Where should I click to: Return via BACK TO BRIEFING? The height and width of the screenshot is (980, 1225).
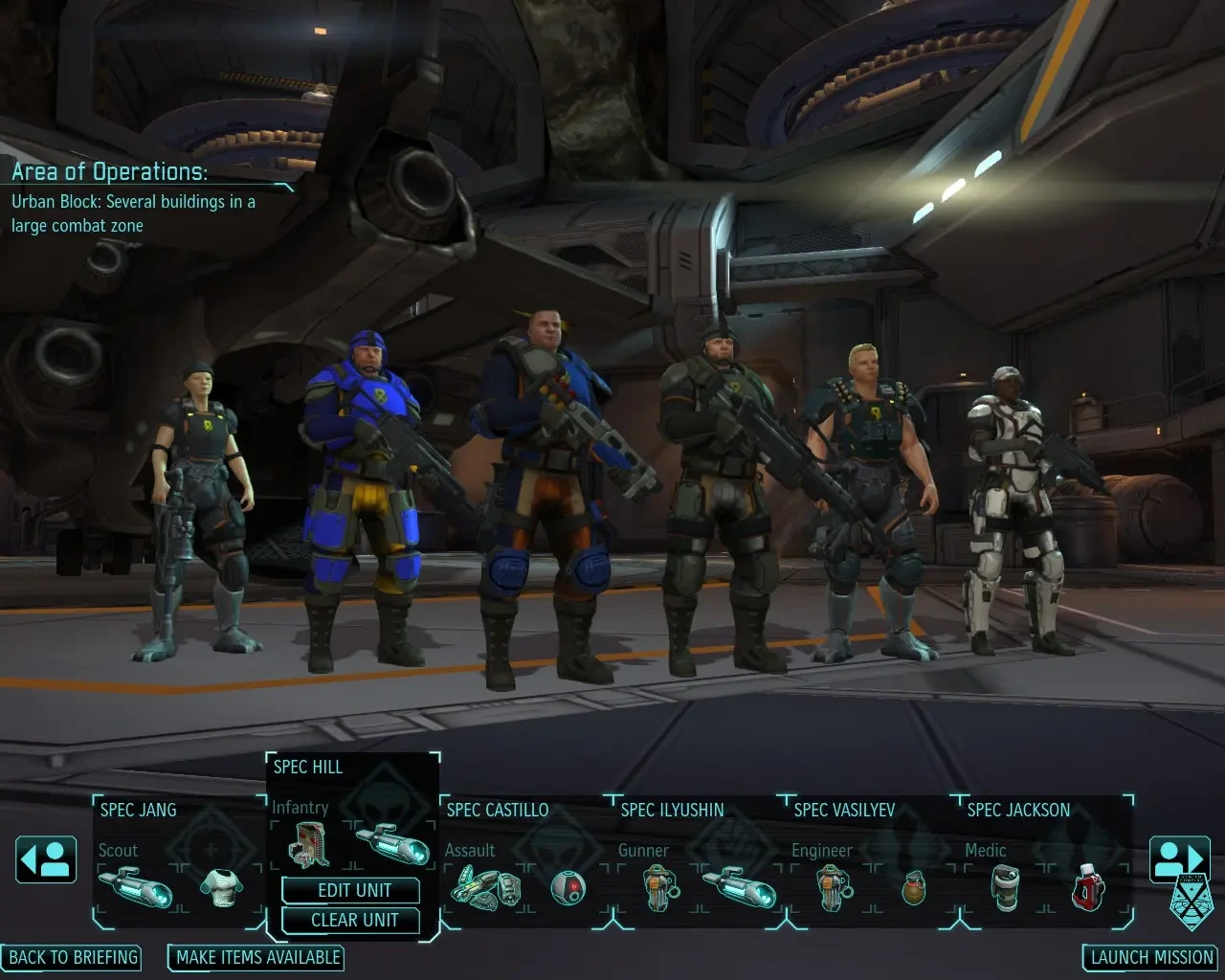click(x=74, y=957)
